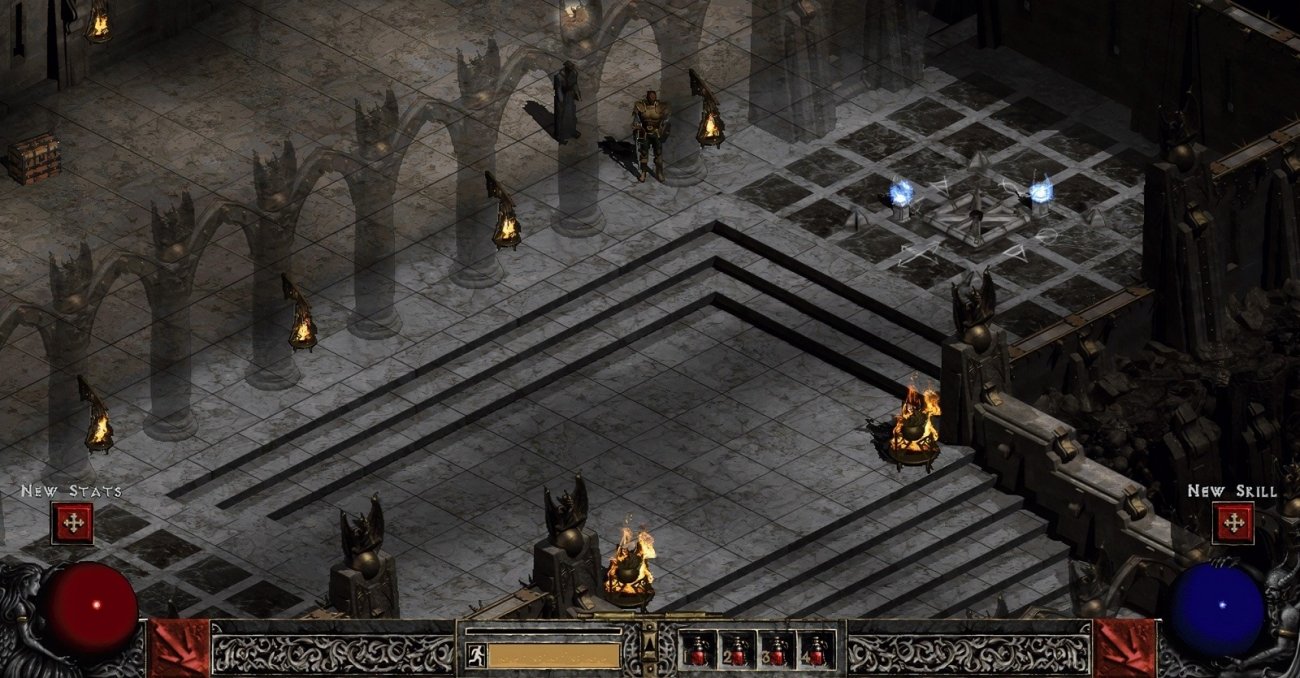Use the health potion in belt slot 3
The image size is (1300, 678).
pos(777,651)
